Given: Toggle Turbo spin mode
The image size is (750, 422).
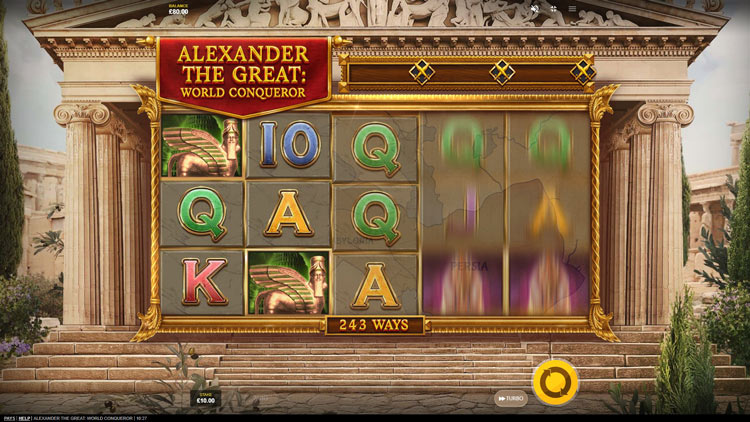Looking at the screenshot, I should point(510,398).
